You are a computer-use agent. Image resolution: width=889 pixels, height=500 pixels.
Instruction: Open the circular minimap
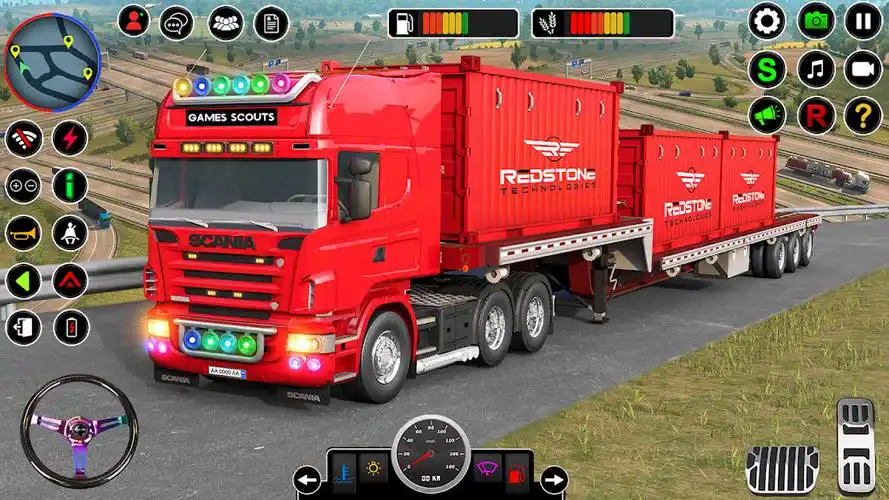click(52, 62)
